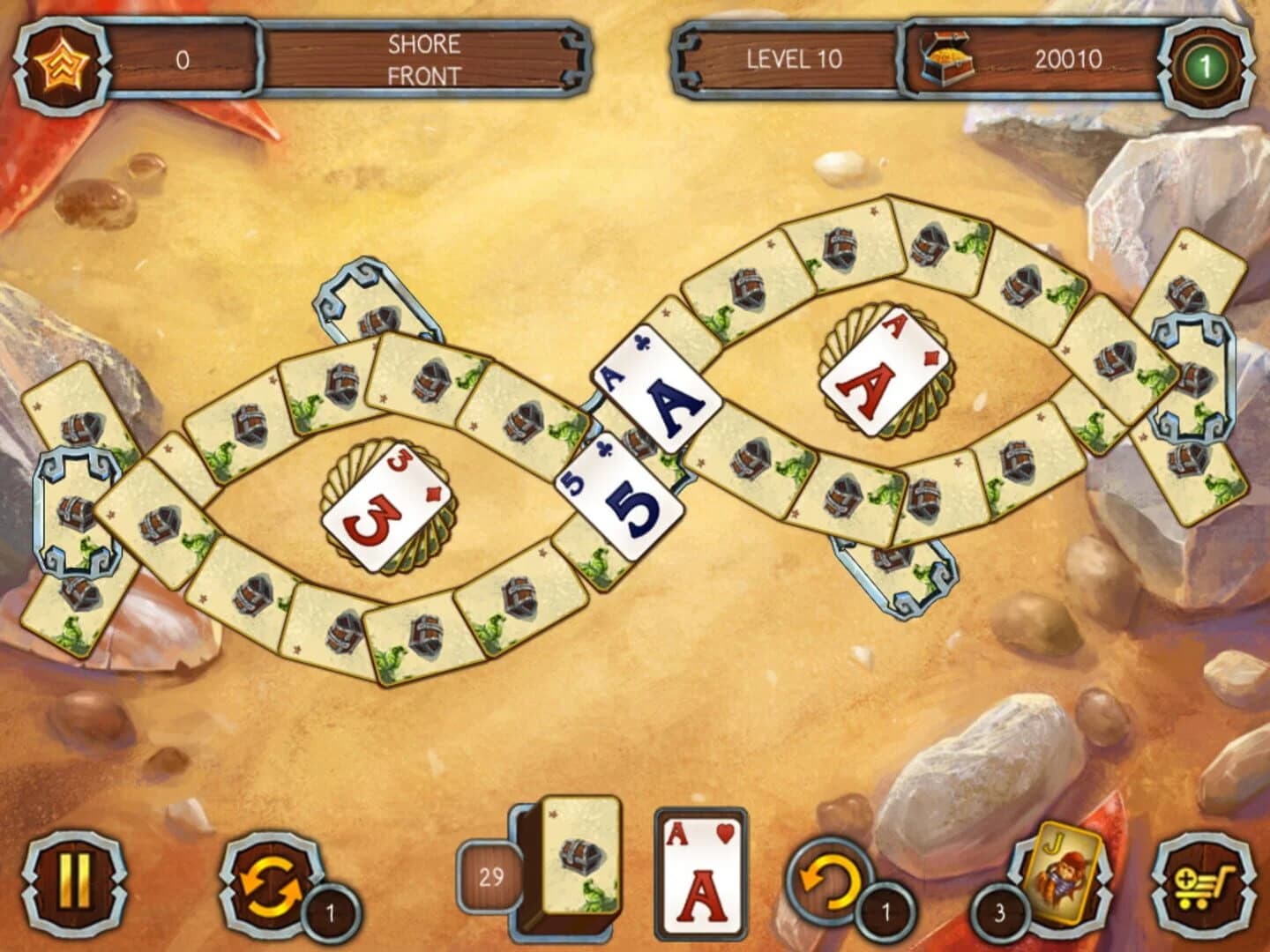Click the Ace of hearts waste pile card

[697, 881]
